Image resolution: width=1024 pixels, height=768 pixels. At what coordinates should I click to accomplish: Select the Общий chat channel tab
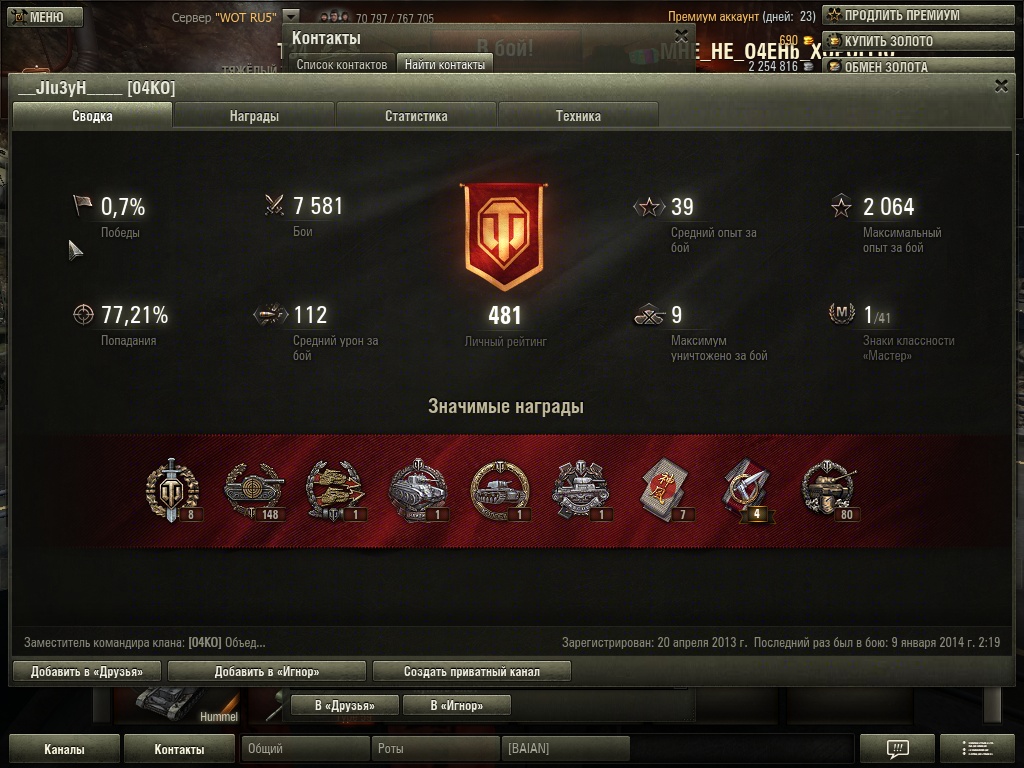point(304,749)
